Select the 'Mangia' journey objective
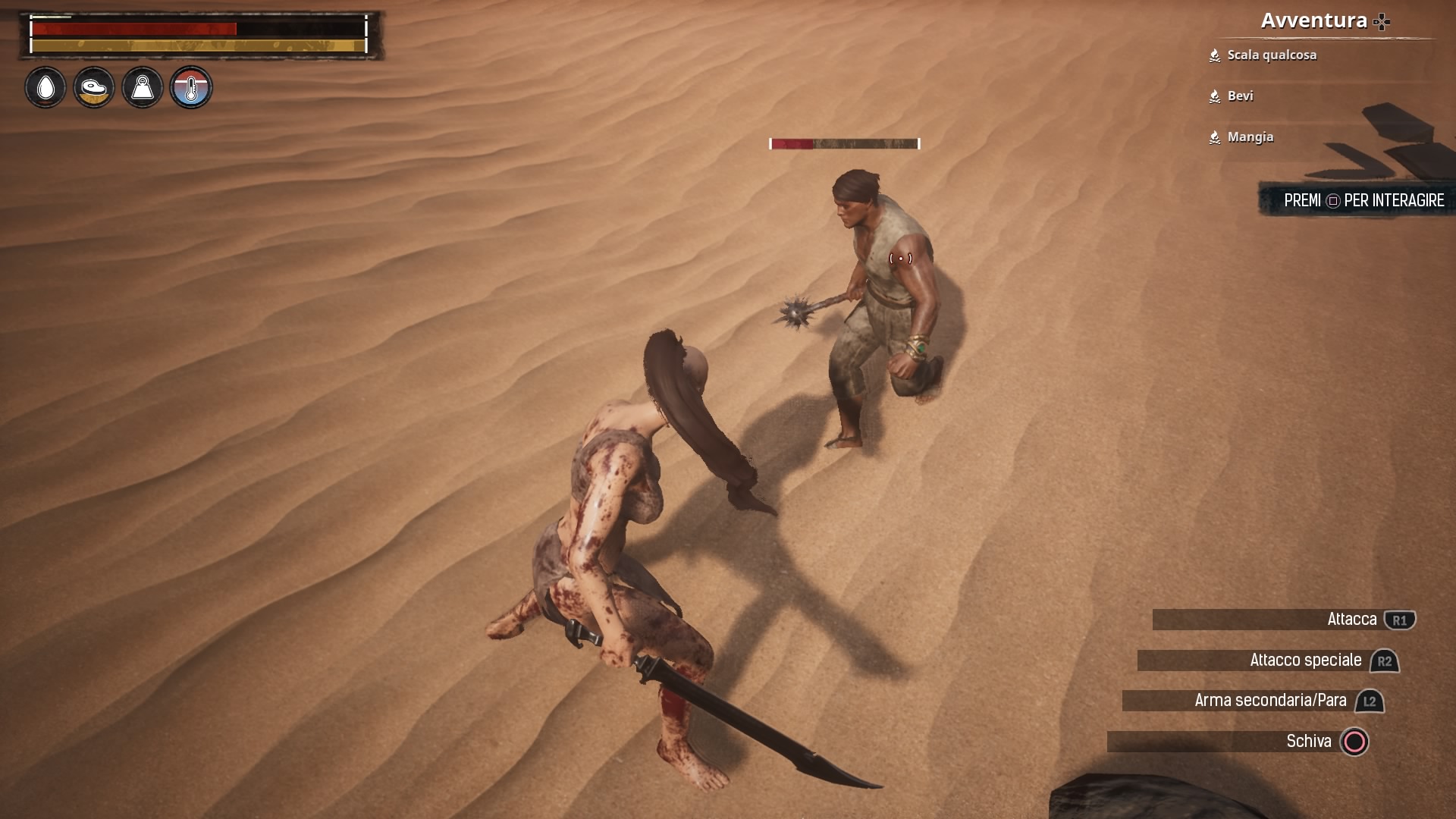 click(1250, 137)
